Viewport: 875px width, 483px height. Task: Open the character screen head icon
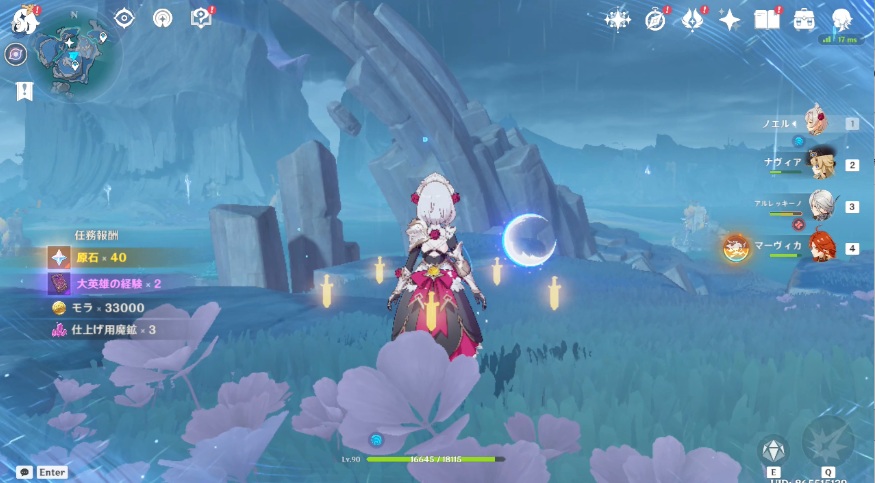click(842, 19)
